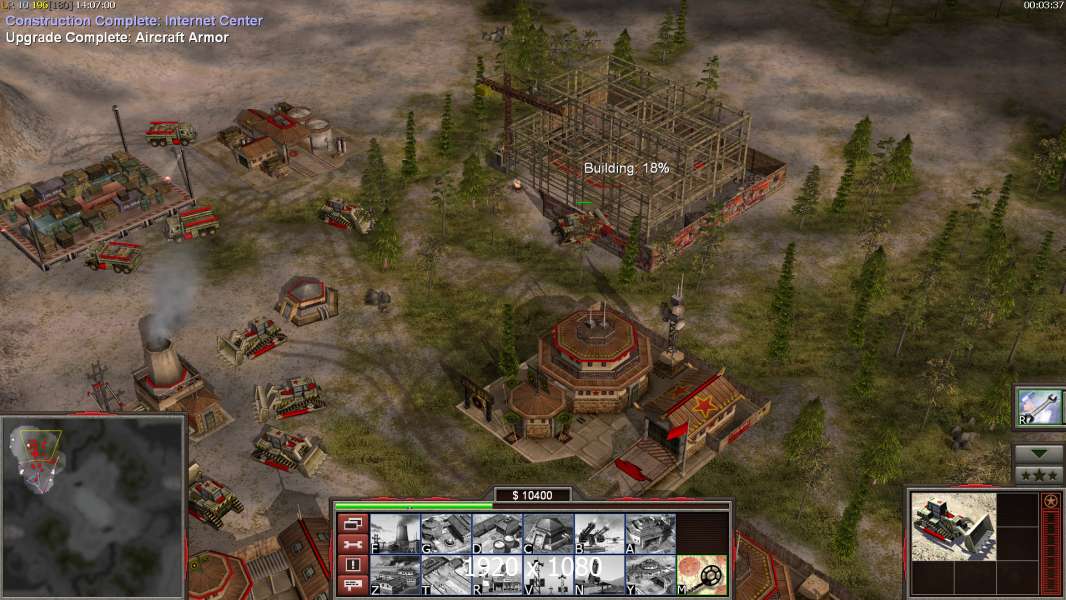The height and width of the screenshot is (600, 1066).
Task: Open the exclamation mark alert button
Action: click(352, 565)
